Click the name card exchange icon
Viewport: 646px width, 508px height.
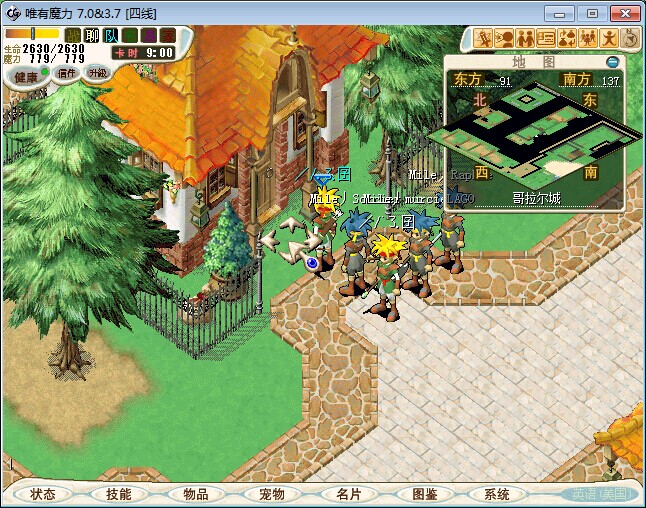[x=546, y=39]
